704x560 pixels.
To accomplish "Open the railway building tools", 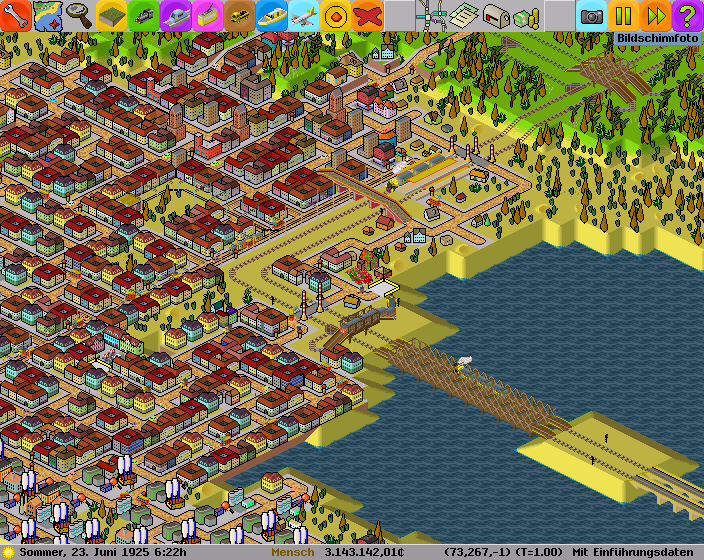I will pyautogui.click(x=144, y=16).
